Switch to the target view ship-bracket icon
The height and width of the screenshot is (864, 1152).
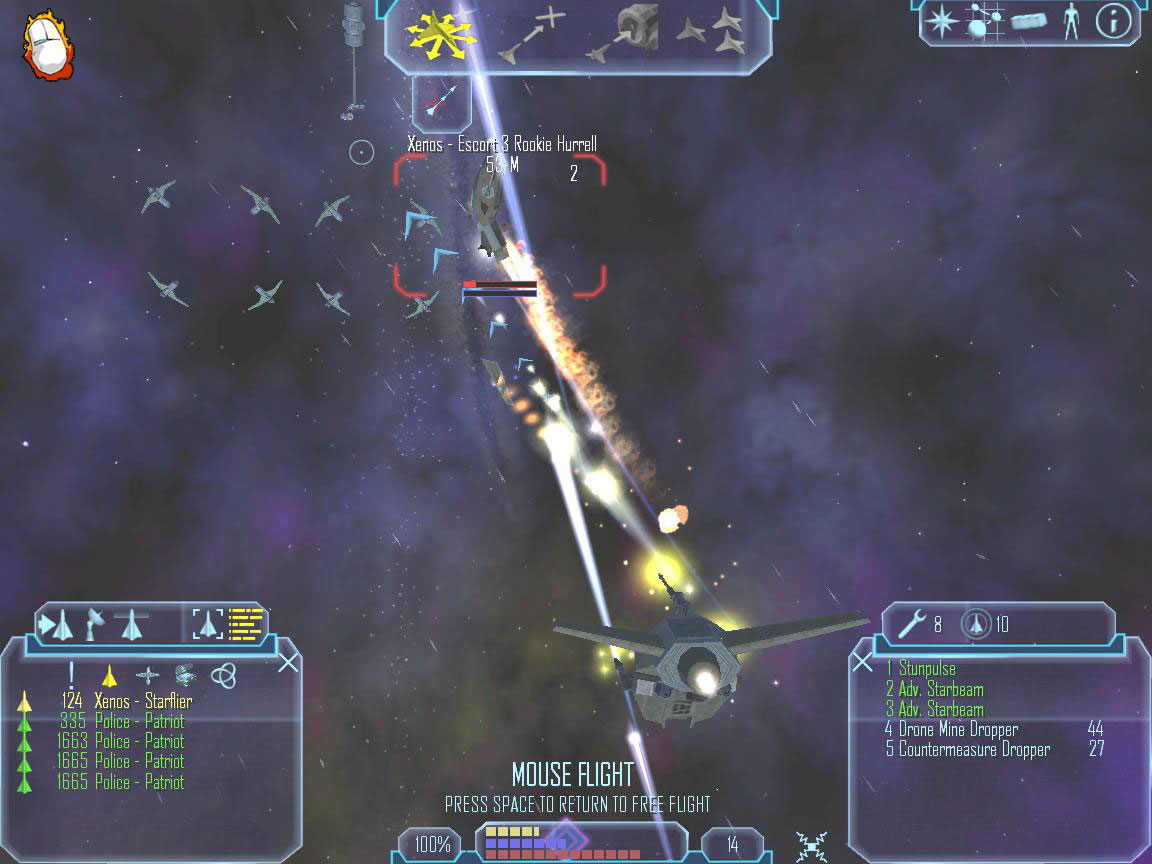click(x=208, y=625)
